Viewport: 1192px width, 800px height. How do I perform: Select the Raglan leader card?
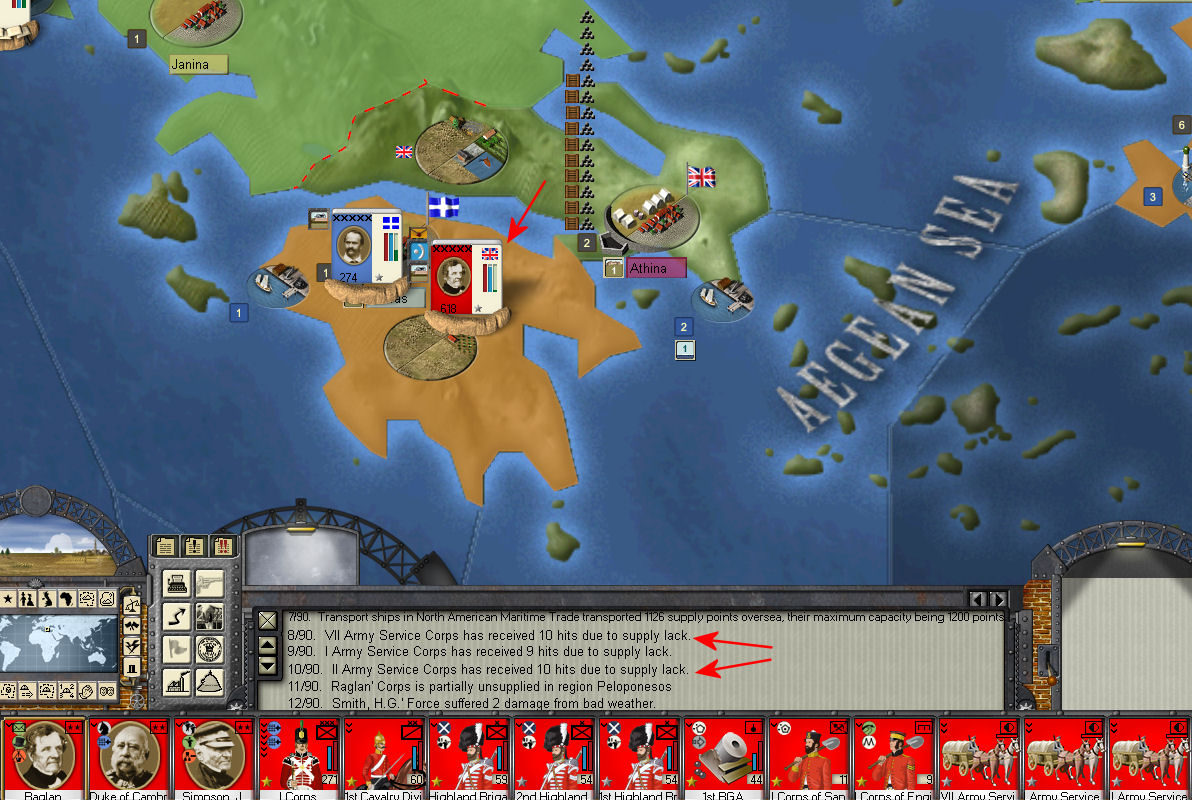point(43,758)
